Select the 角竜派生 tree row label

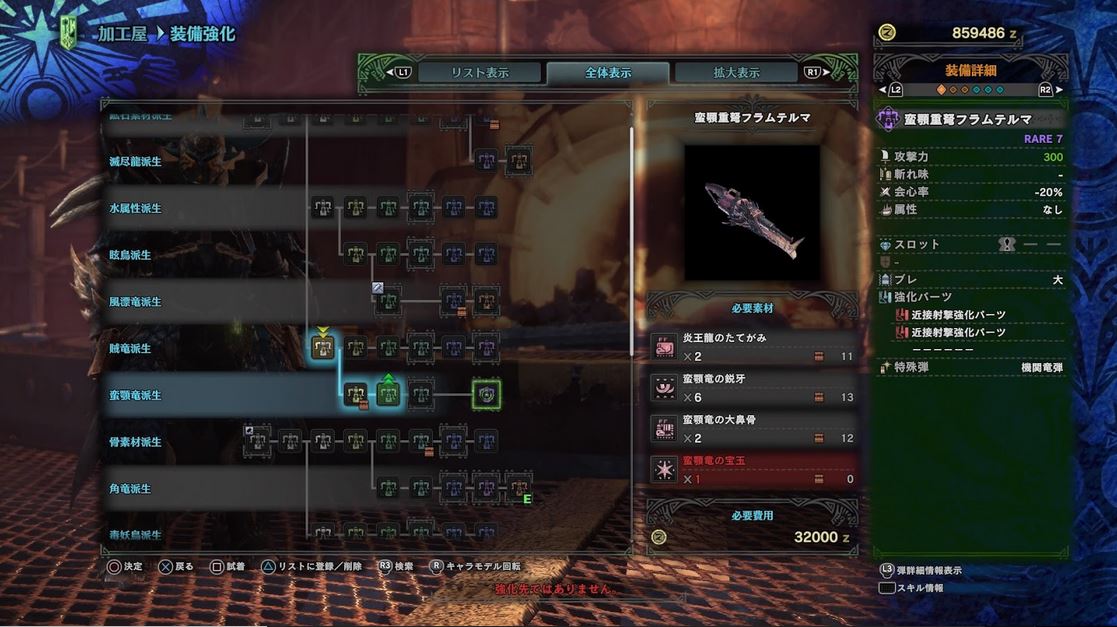point(130,489)
